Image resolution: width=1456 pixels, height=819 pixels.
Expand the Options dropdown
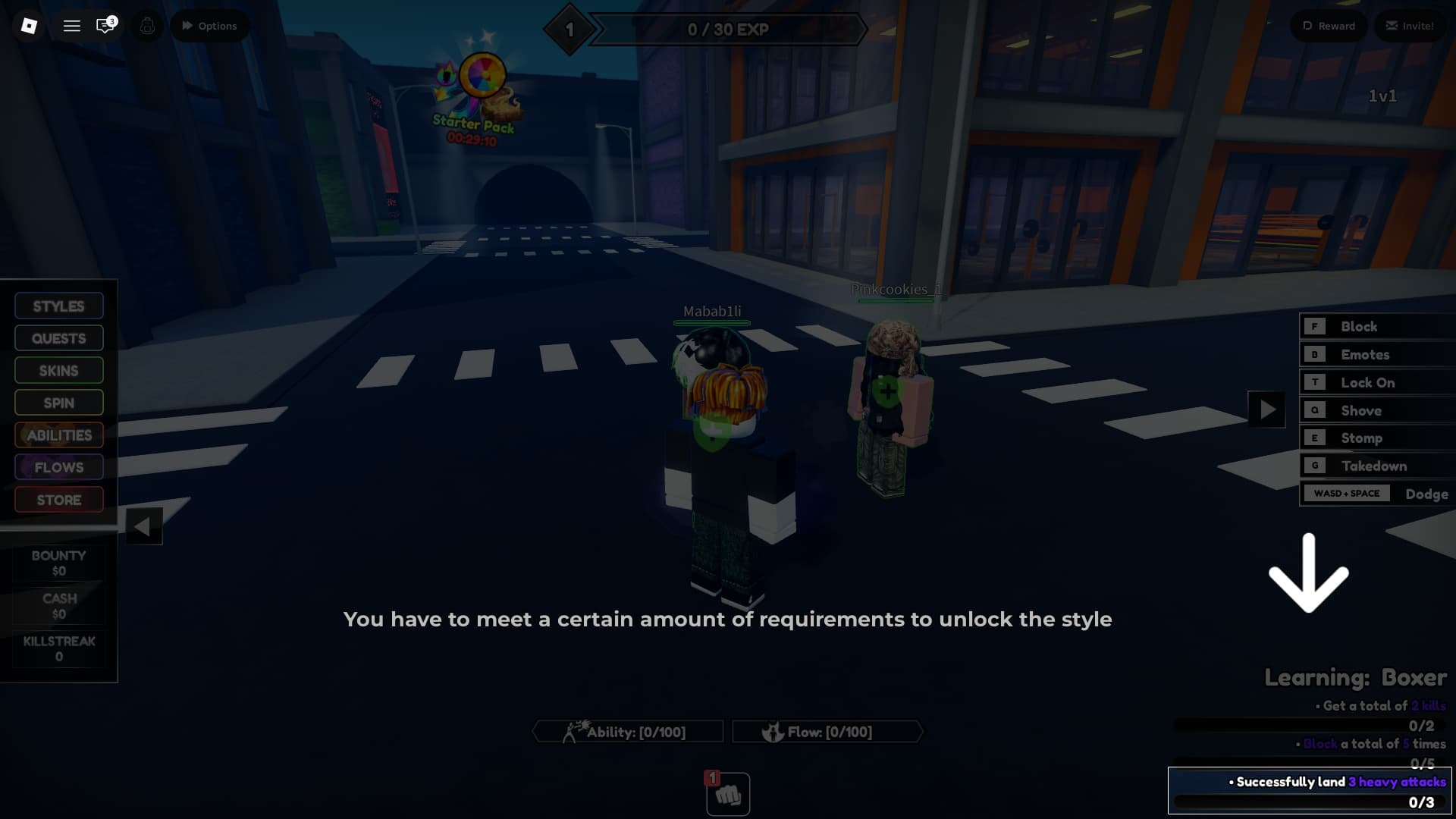(209, 25)
